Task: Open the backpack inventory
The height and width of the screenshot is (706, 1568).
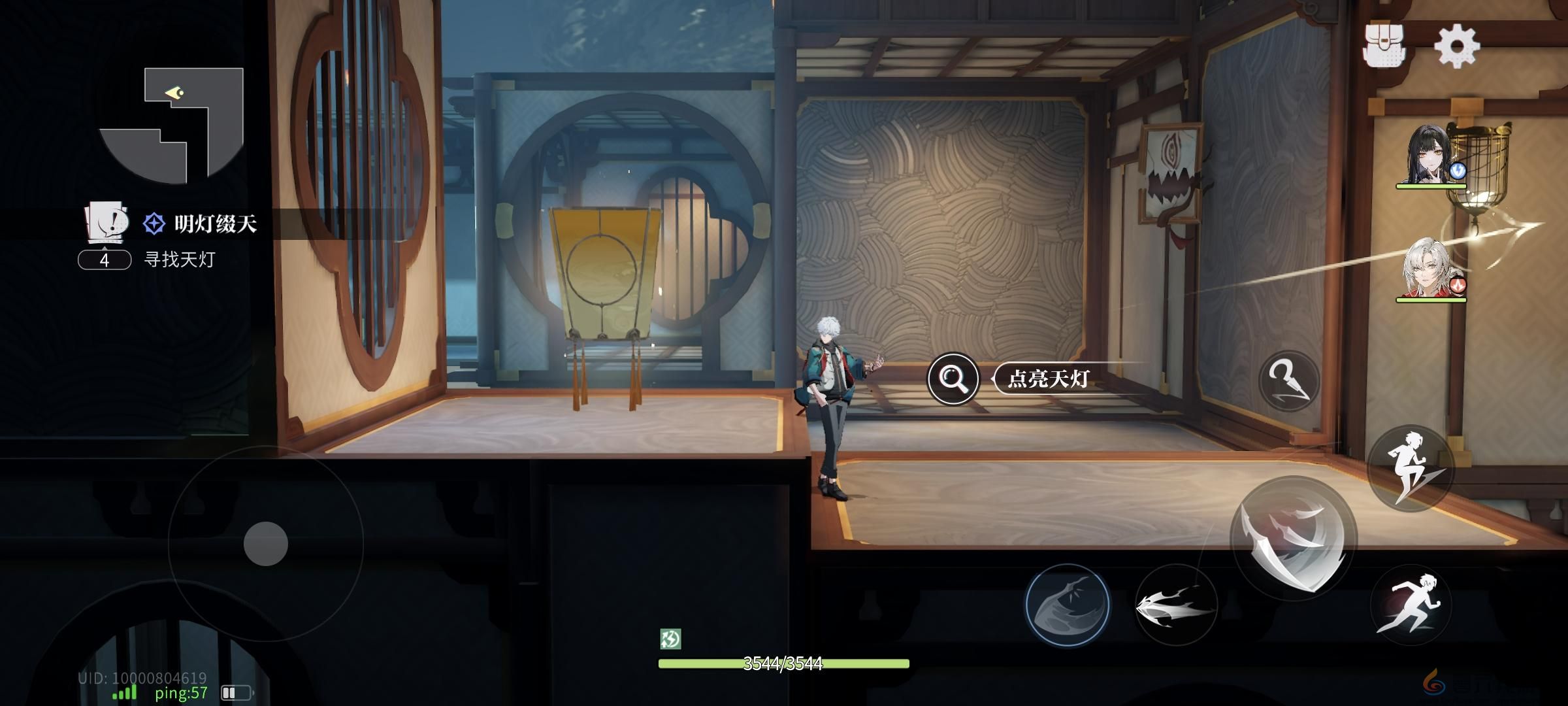Action: tap(1388, 45)
